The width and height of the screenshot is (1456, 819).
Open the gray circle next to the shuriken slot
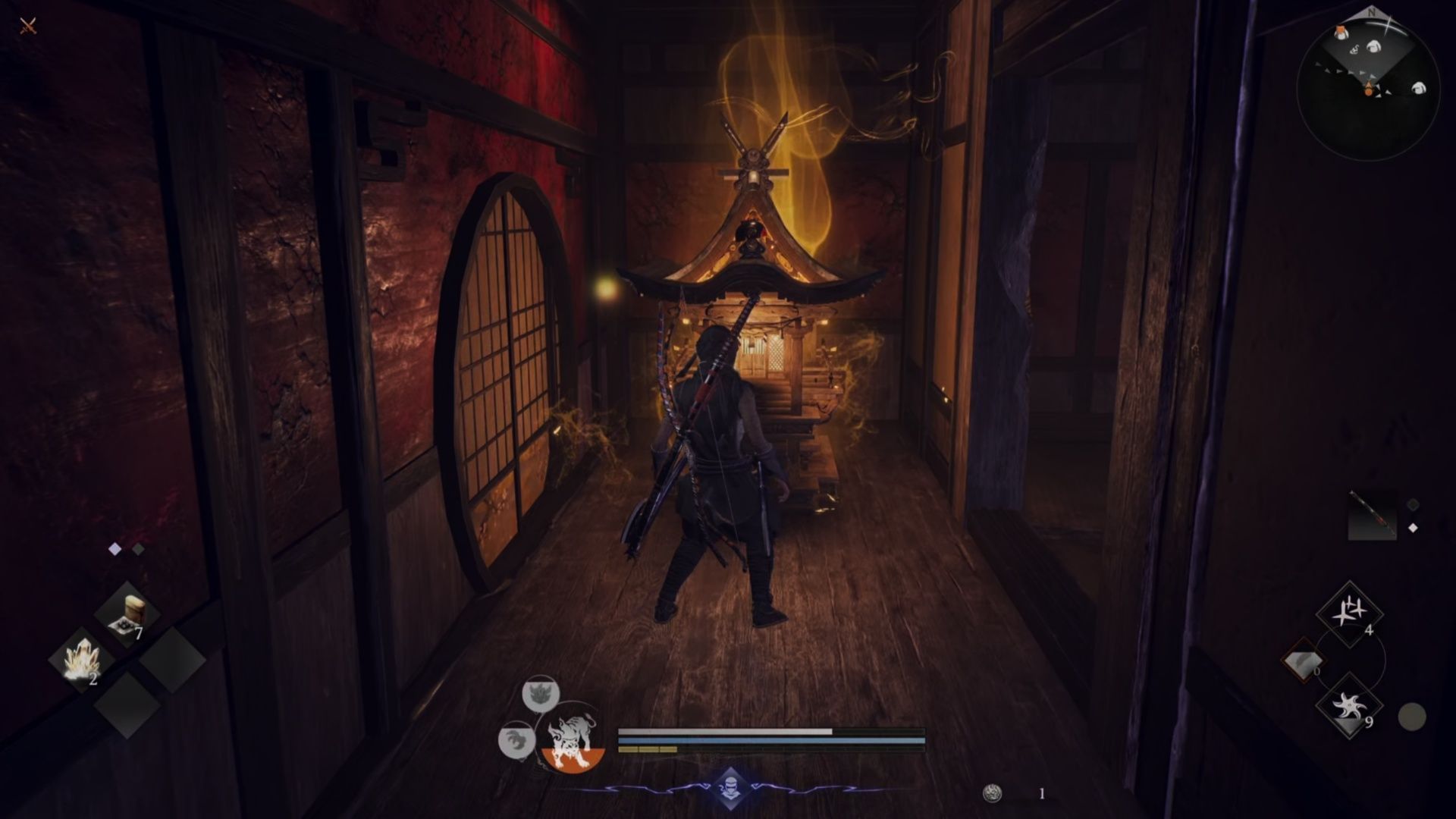1413,716
